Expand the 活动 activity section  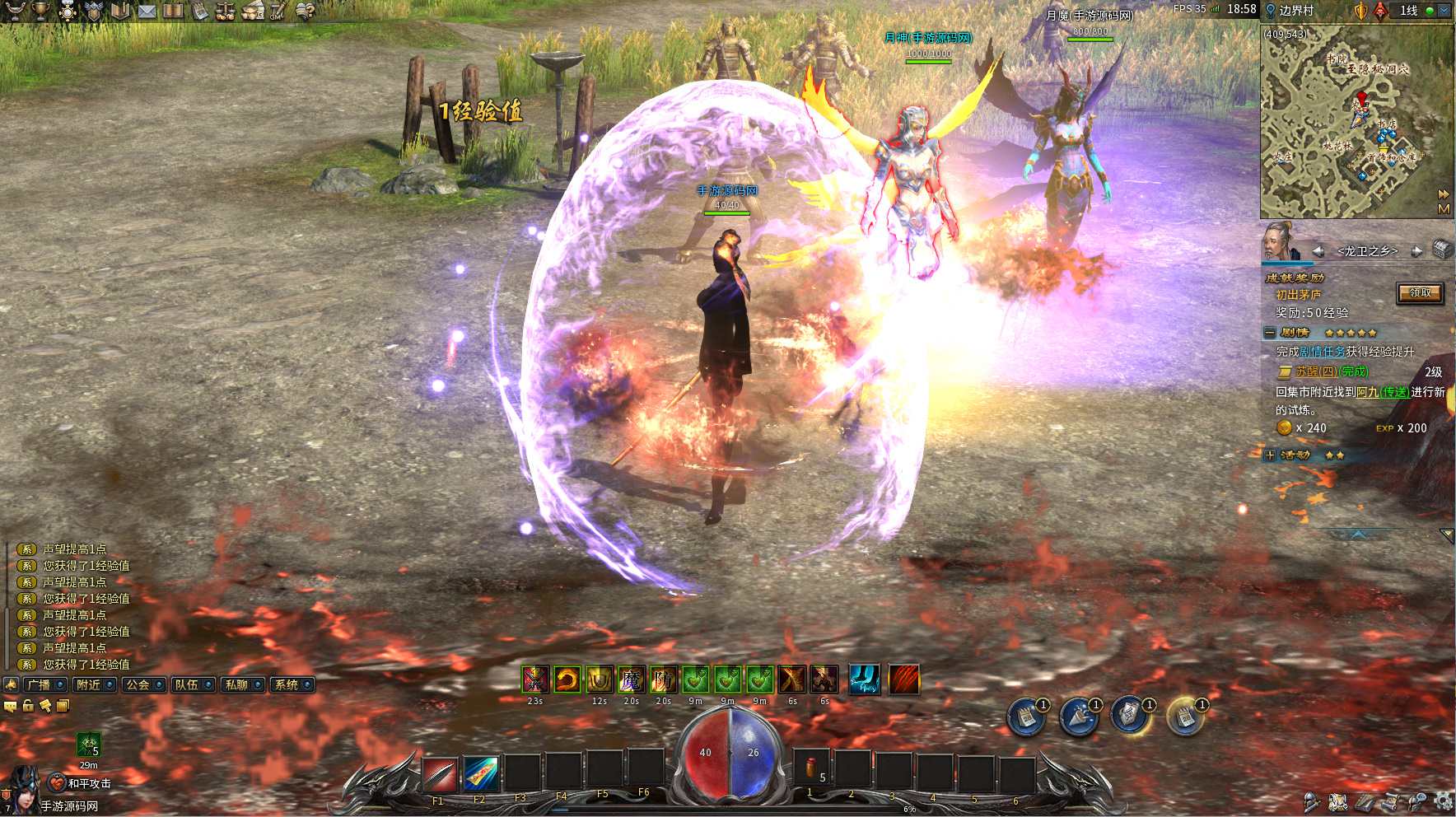point(1270,455)
